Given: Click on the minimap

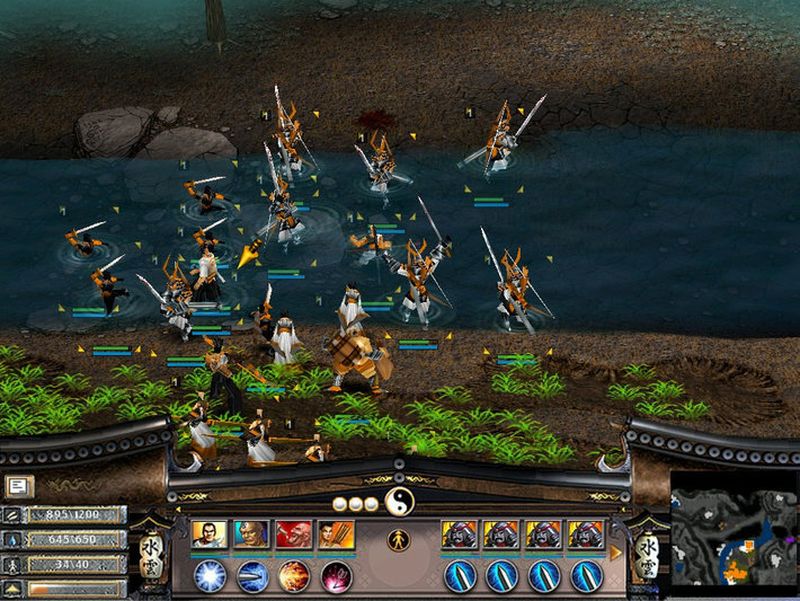Looking at the screenshot, I should click(x=732, y=535).
